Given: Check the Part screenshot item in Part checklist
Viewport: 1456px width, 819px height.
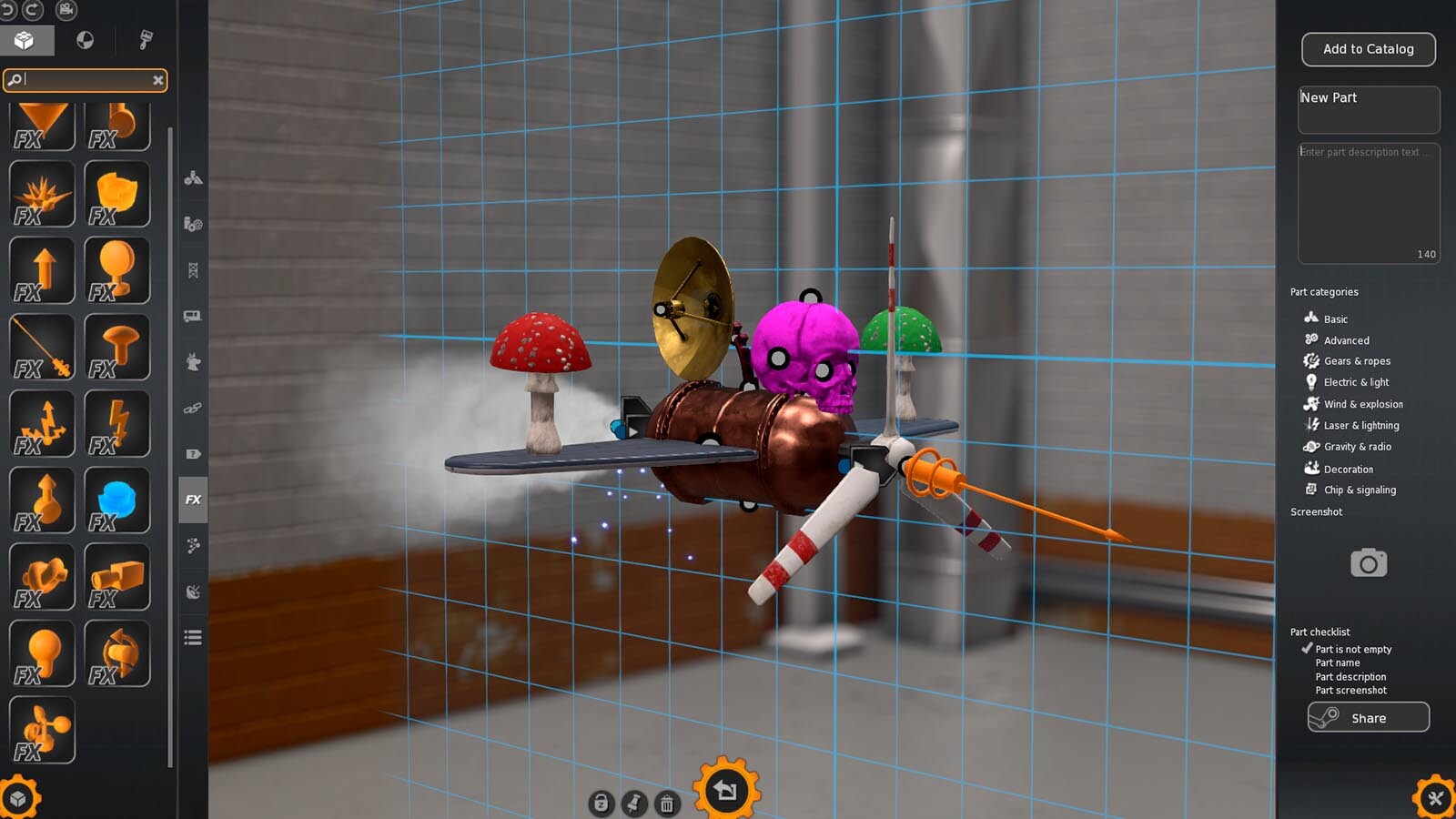Looking at the screenshot, I should coord(1351,690).
